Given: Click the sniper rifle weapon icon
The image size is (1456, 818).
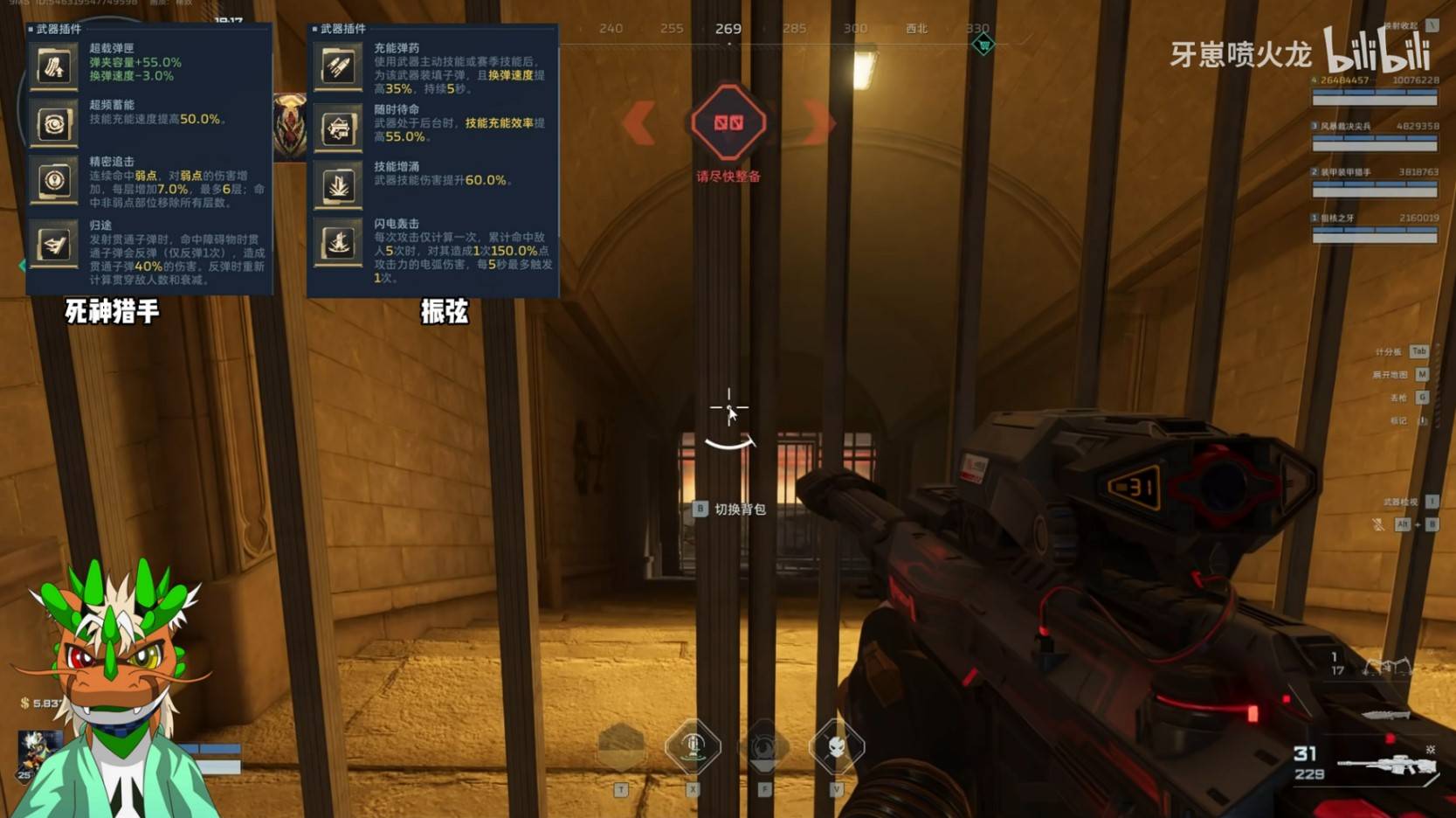Looking at the screenshot, I should click(1387, 765).
